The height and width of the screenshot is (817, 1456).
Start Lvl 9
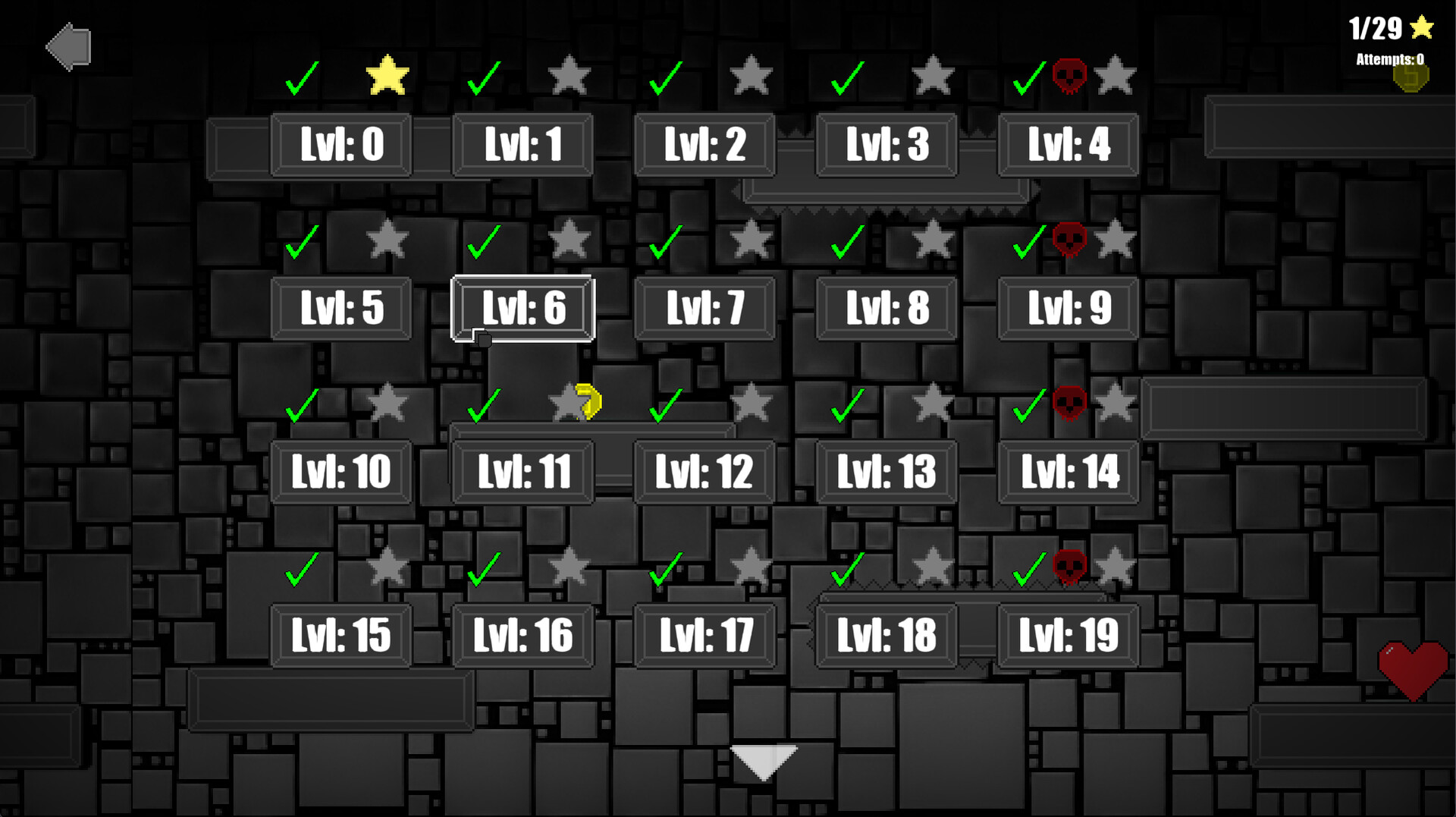[1068, 307]
